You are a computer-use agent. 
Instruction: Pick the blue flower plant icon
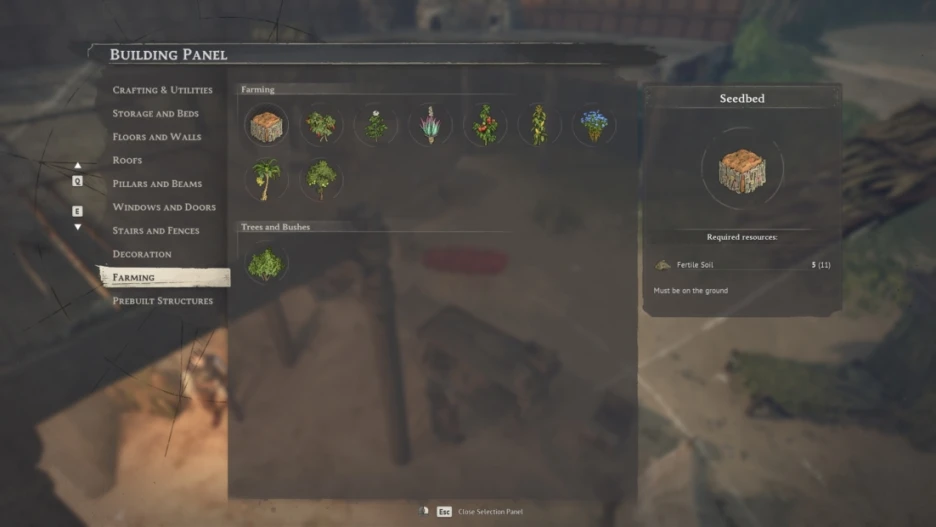point(594,126)
